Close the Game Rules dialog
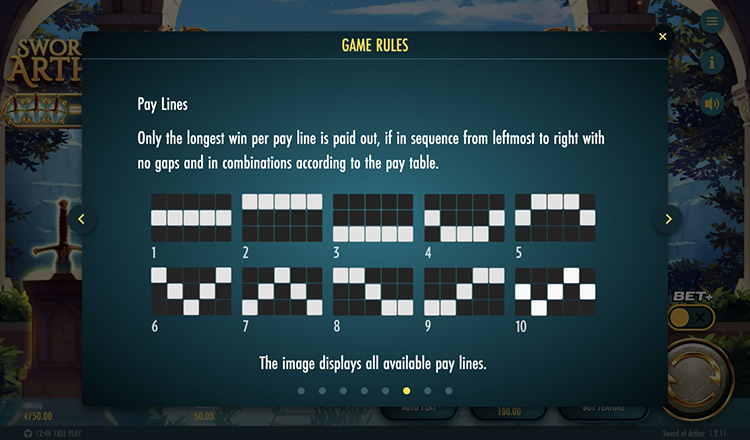This screenshot has height=440, width=750. (x=662, y=37)
